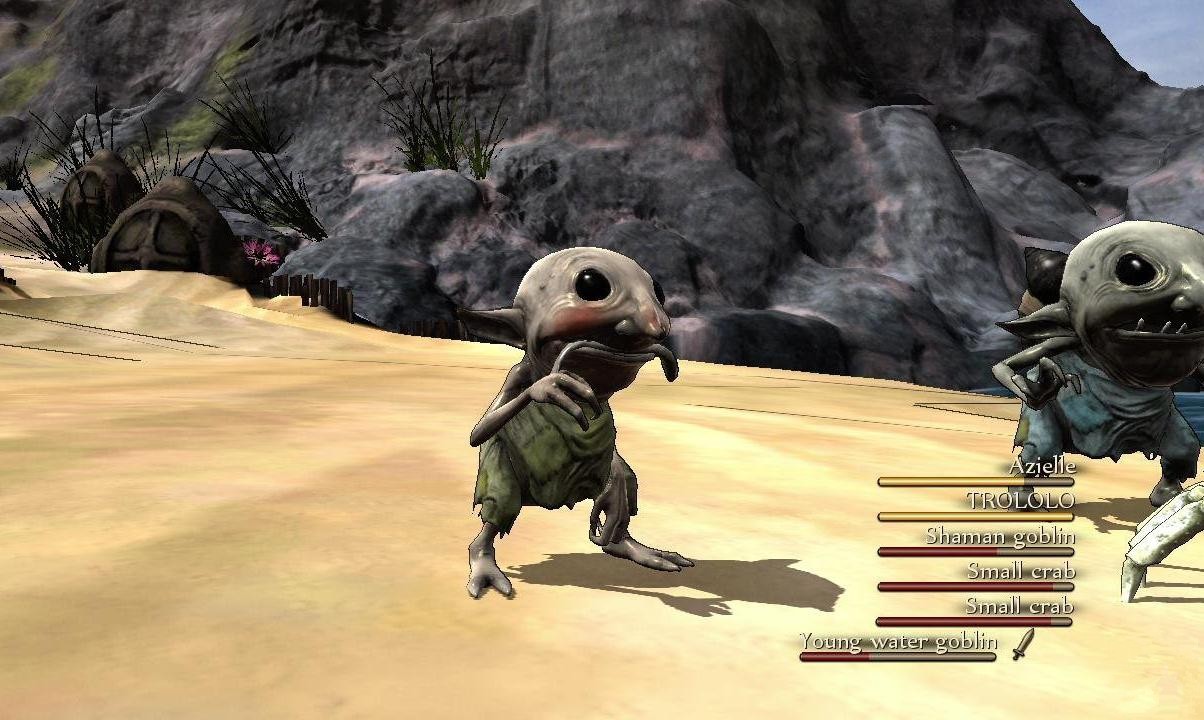Choose TROLOLO from the combatant list

pos(1020,501)
